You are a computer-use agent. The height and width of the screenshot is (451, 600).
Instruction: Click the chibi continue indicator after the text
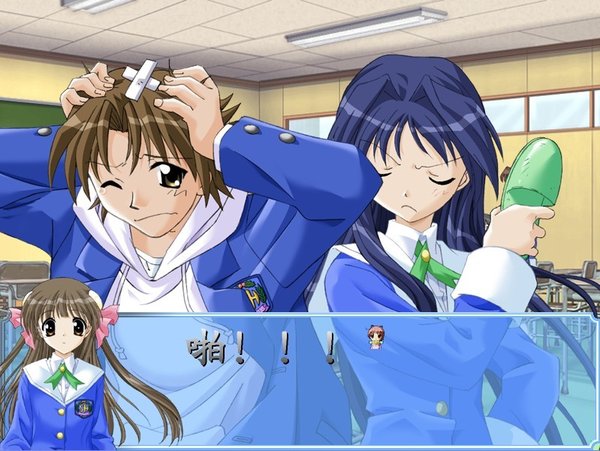tap(375, 337)
